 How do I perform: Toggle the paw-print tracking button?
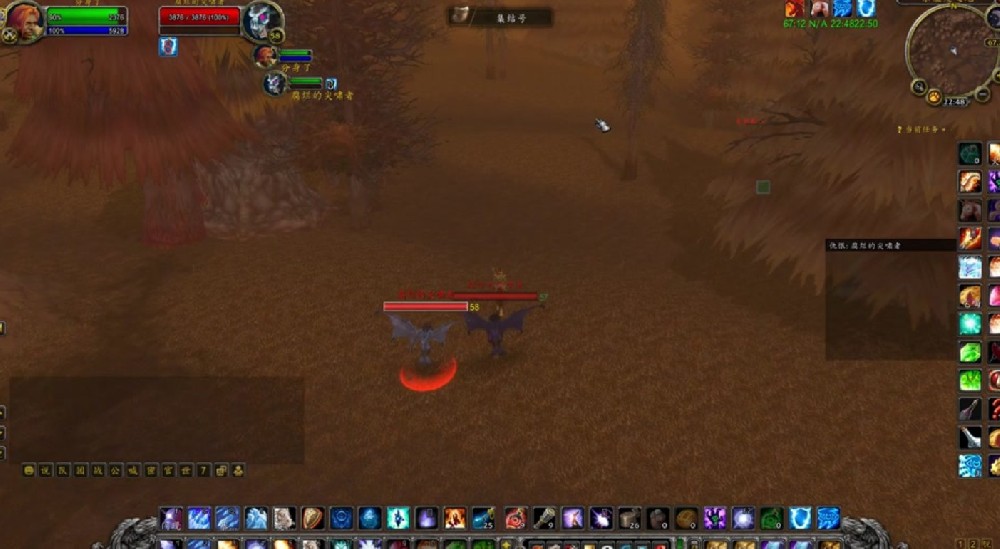tap(933, 97)
